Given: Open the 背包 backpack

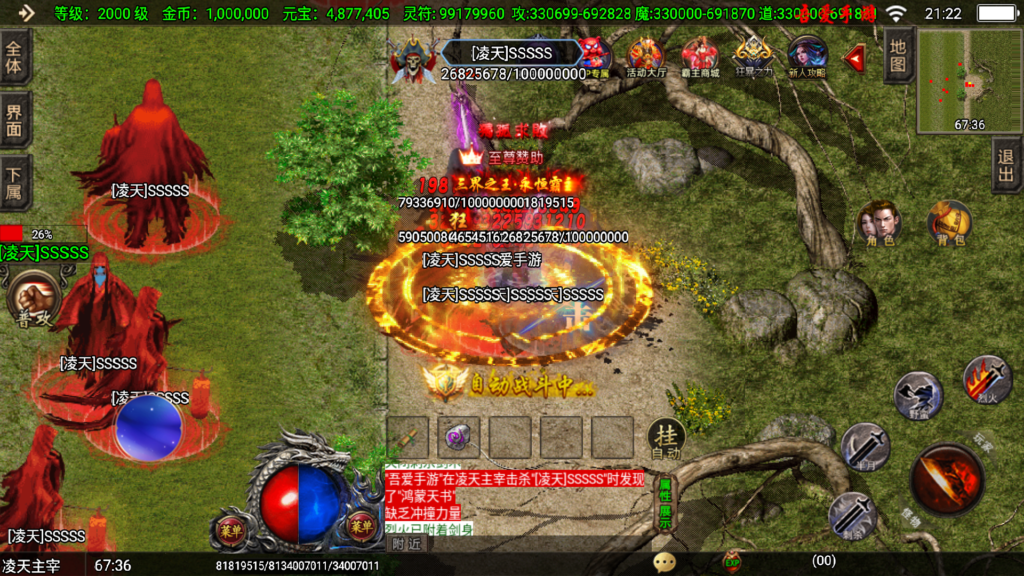Looking at the screenshot, I should (x=949, y=223).
